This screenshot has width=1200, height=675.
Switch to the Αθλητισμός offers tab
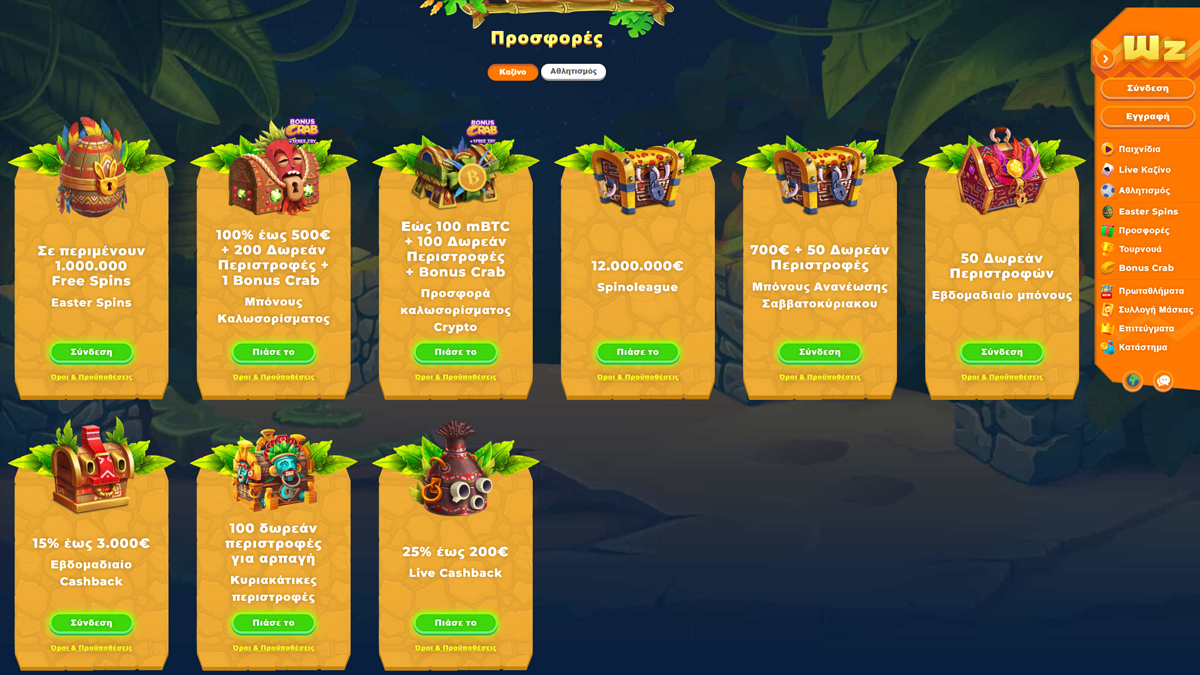573,72
